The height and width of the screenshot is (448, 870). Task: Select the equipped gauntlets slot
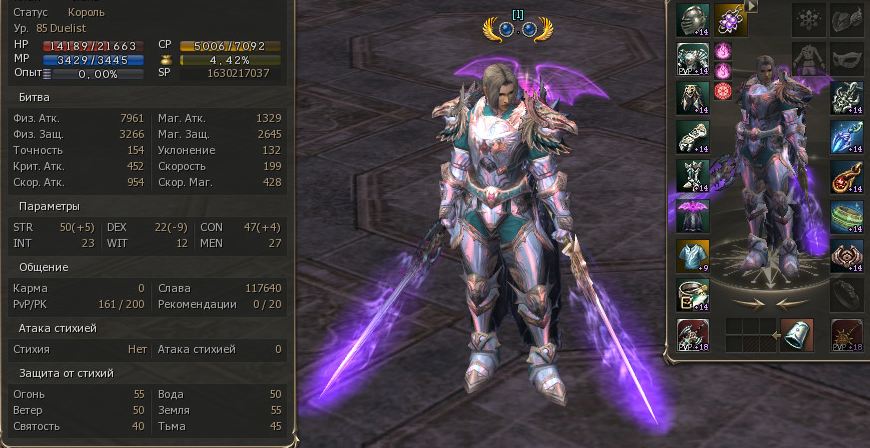(693, 136)
